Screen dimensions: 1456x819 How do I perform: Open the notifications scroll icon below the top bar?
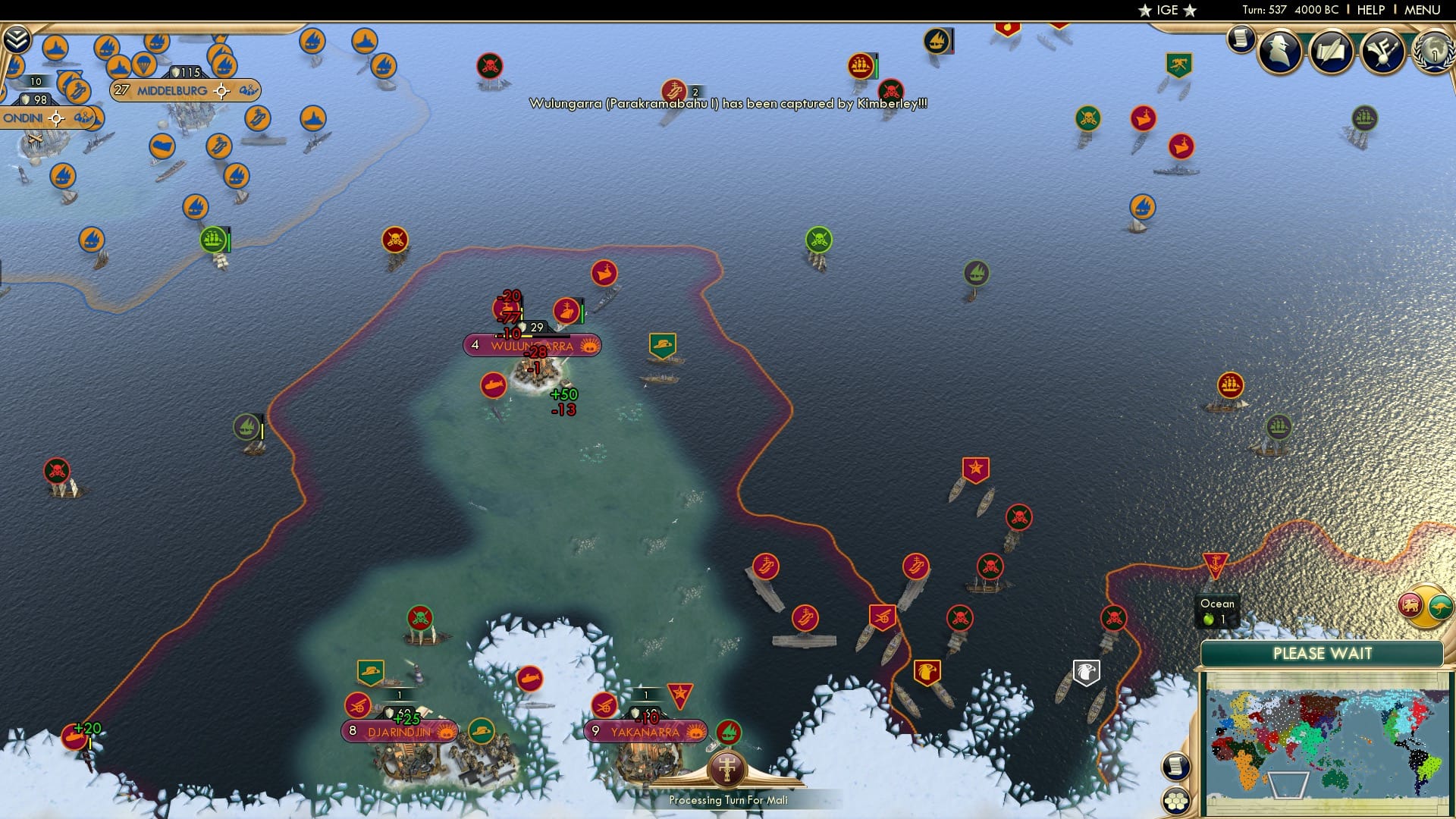(1241, 39)
